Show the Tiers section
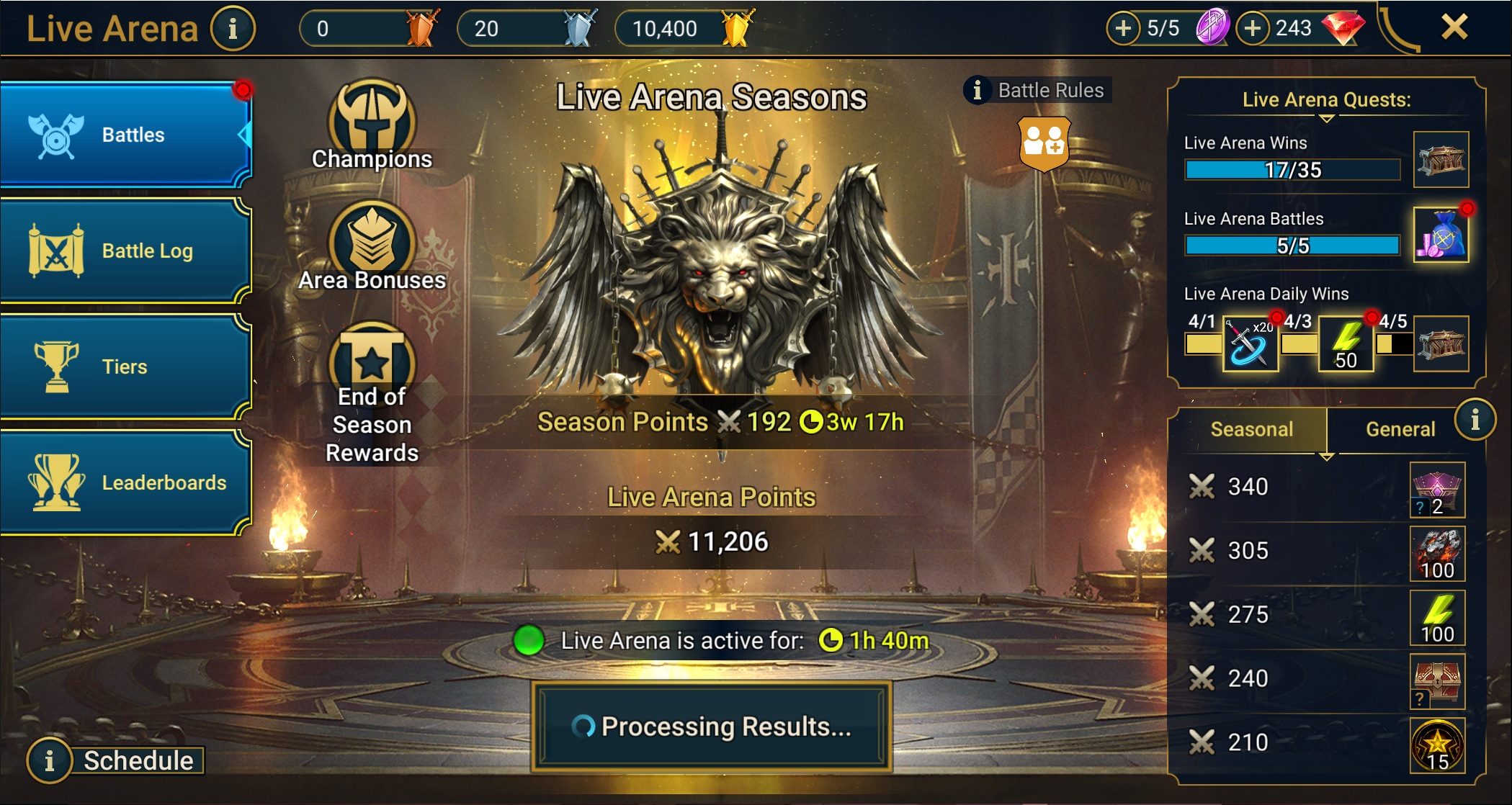 click(x=126, y=366)
